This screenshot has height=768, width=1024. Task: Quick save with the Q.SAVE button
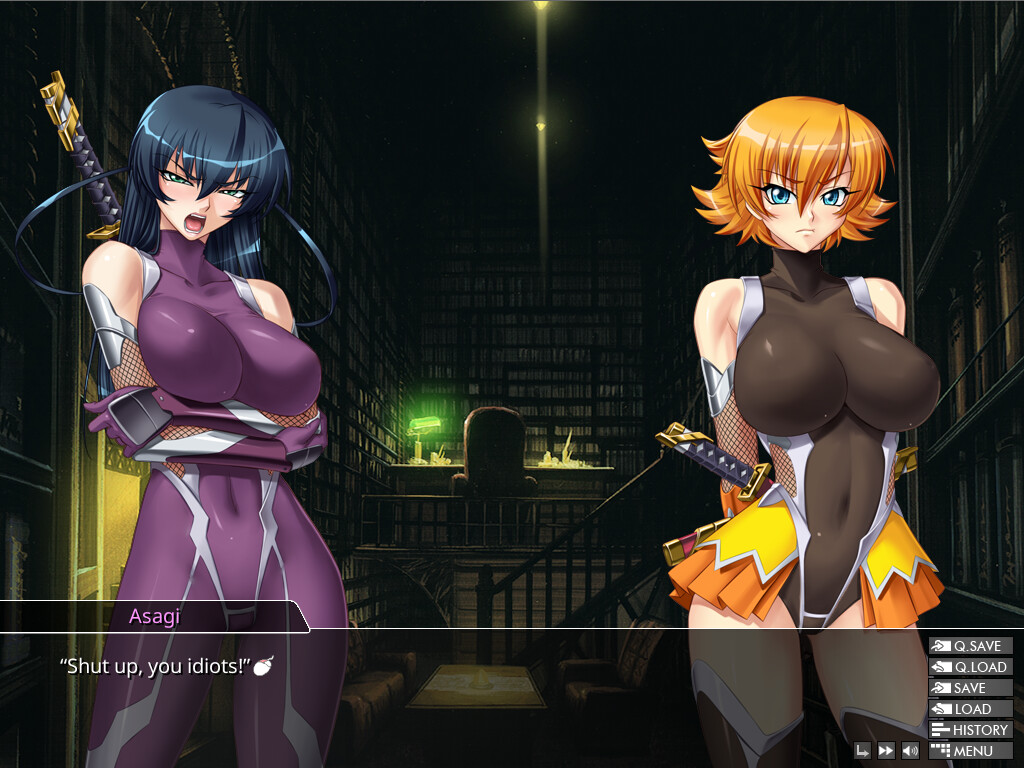coord(970,646)
